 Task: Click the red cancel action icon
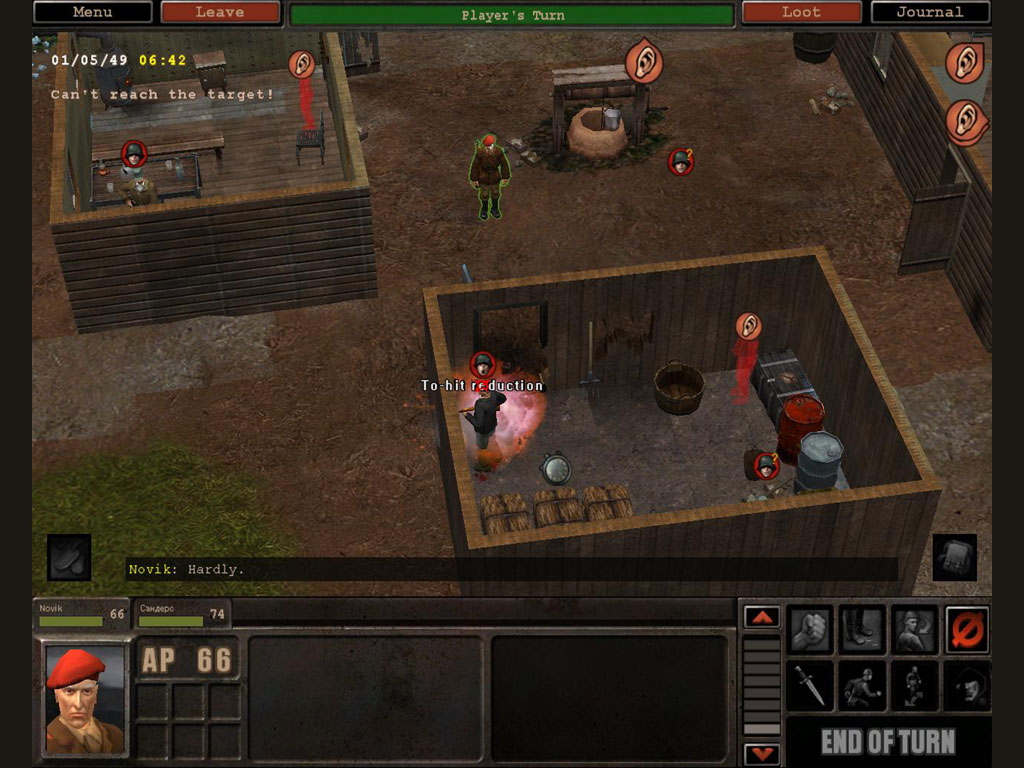click(x=967, y=630)
